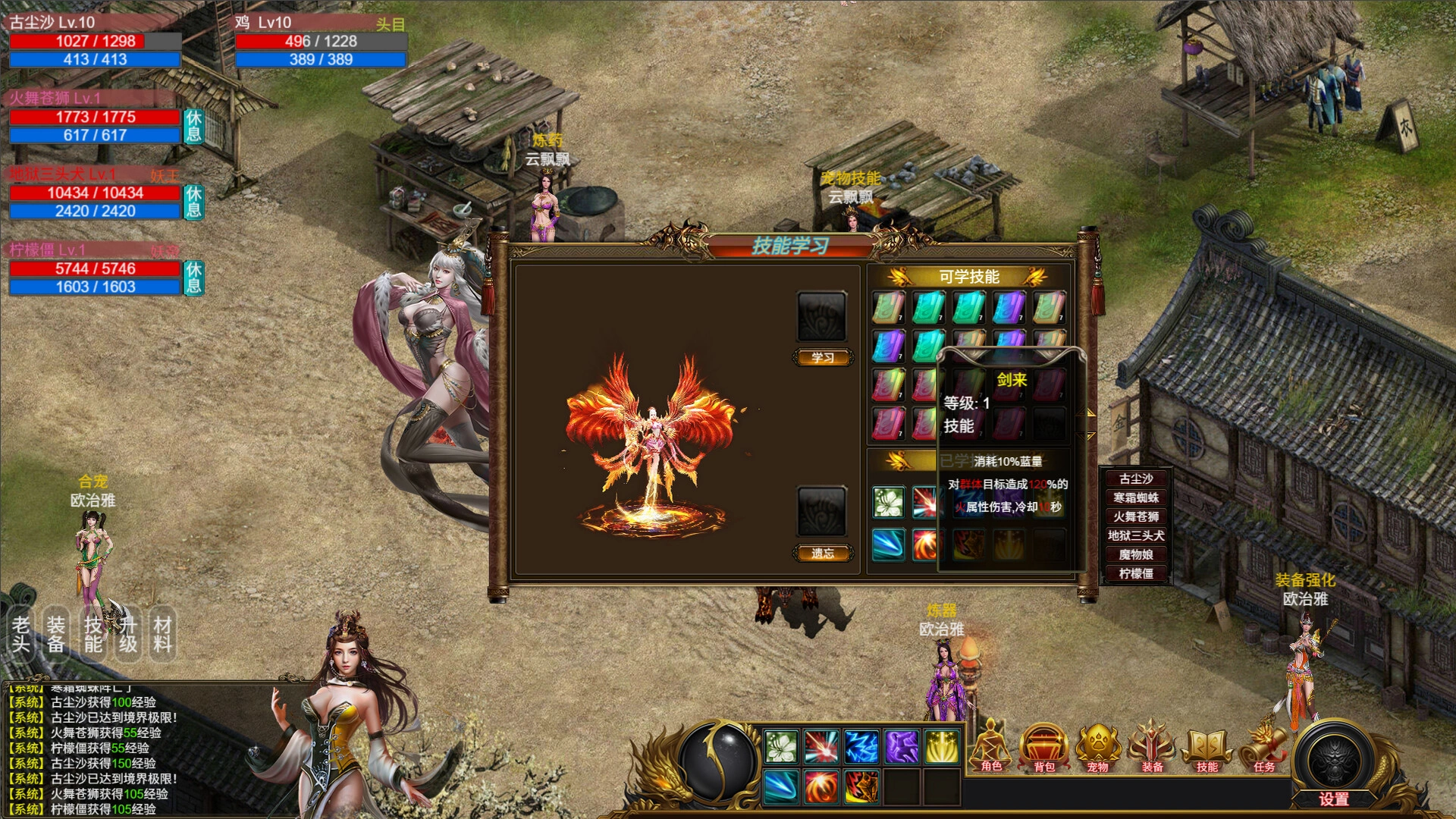Screen dimensions: 1456x819
Task: Toggle 休息 rest for 火舞苍狮
Action: click(193, 126)
